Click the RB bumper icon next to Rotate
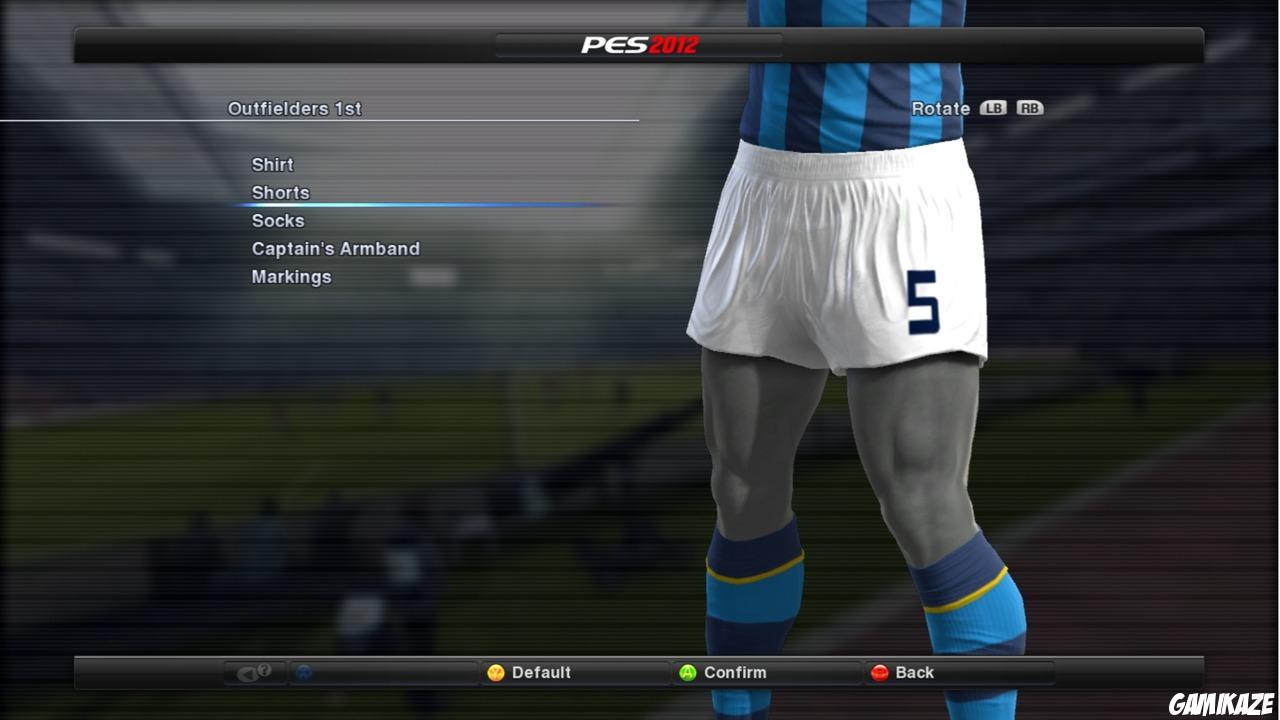 pyautogui.click(x=1030, y=107)
